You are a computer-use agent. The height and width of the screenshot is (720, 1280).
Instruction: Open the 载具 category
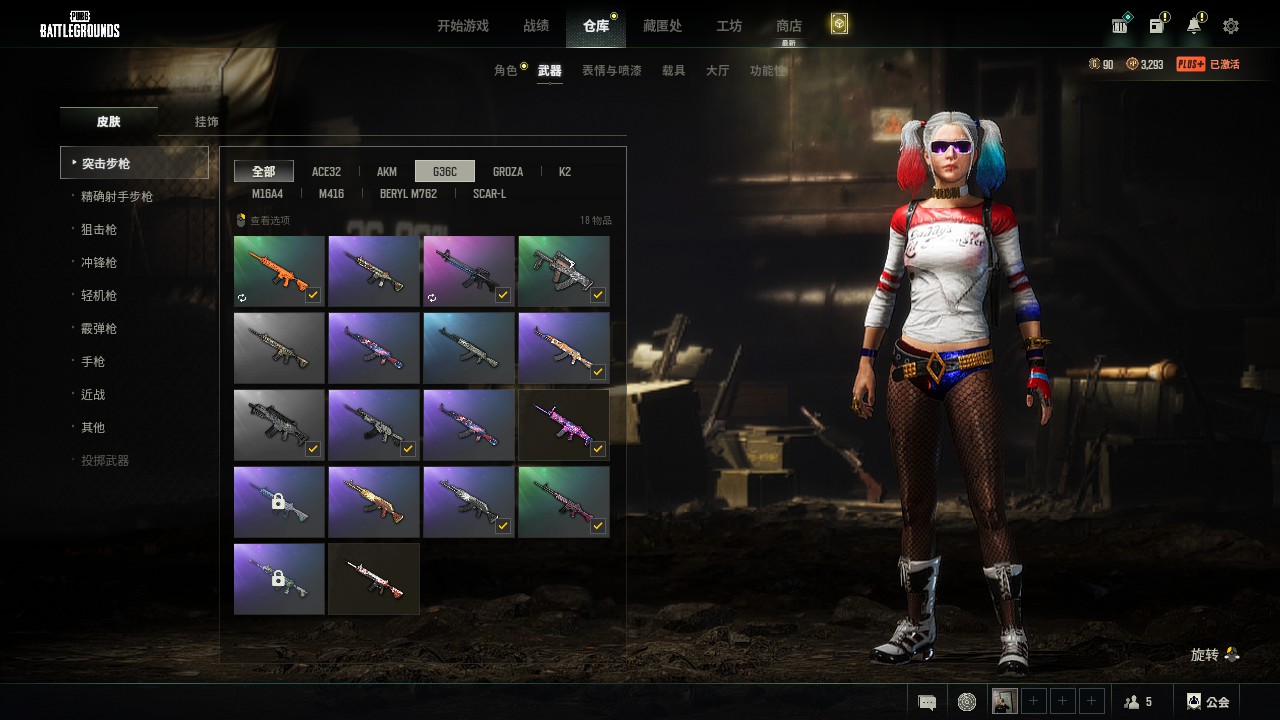point(674,71)
